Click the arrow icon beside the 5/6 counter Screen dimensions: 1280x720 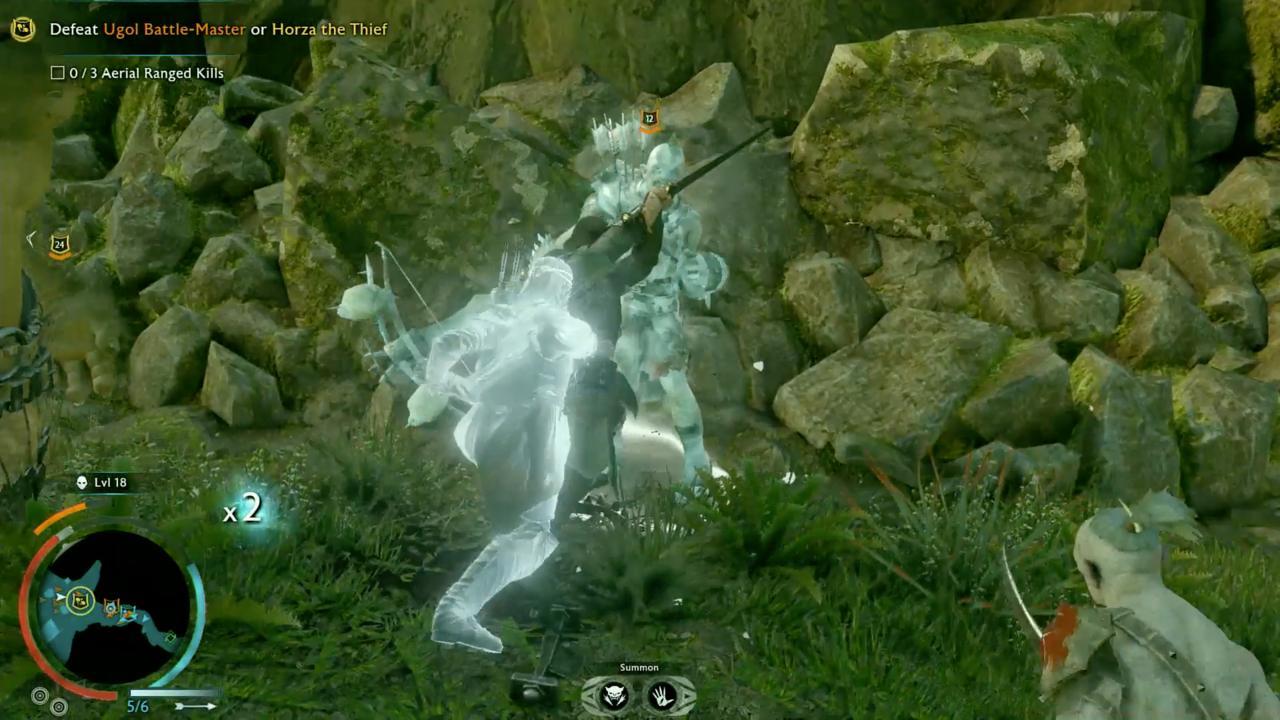pos(197,706)
